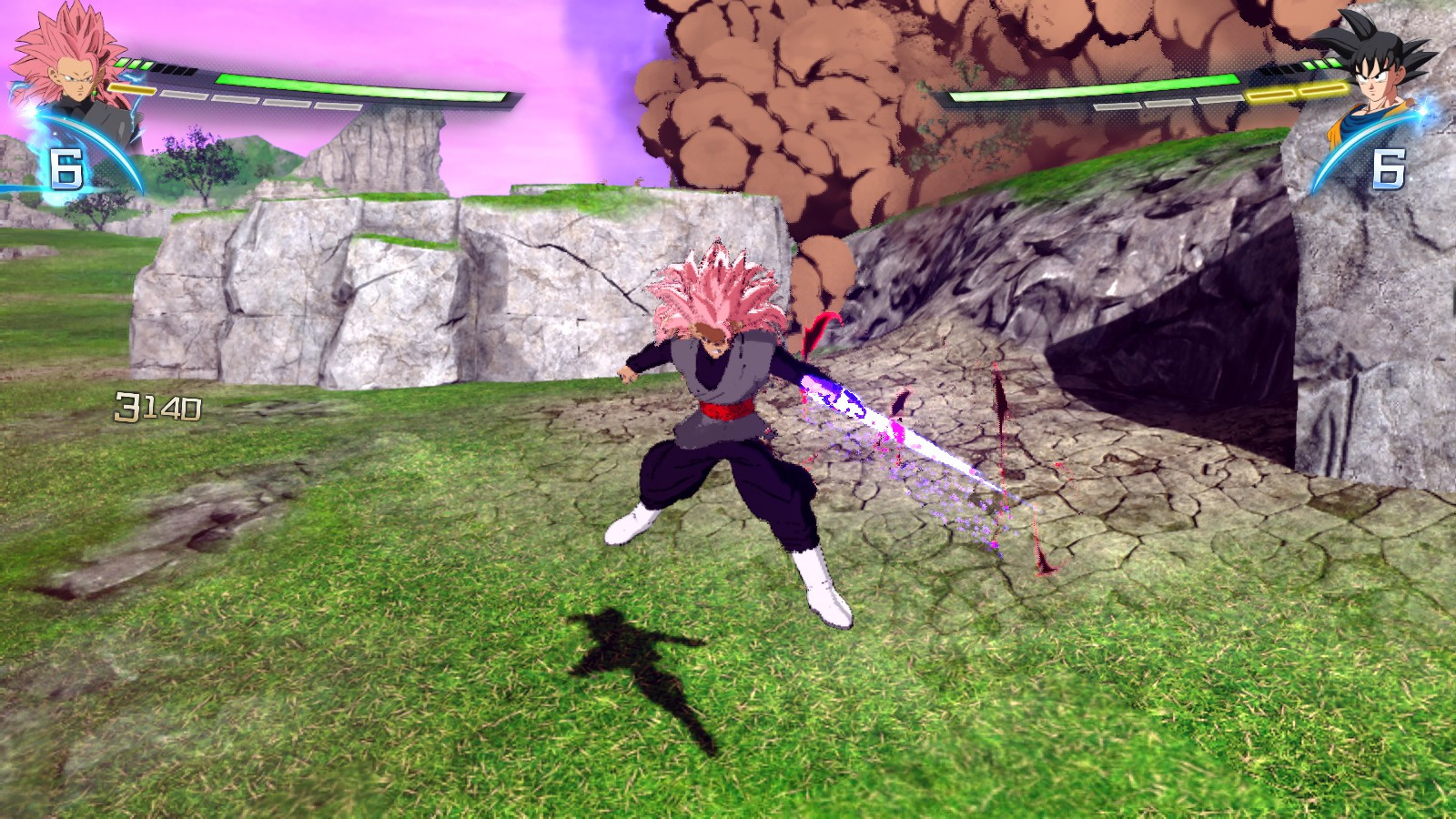
Task: Click the green skill pips above left health bar
Action: (x=135, y=64)
